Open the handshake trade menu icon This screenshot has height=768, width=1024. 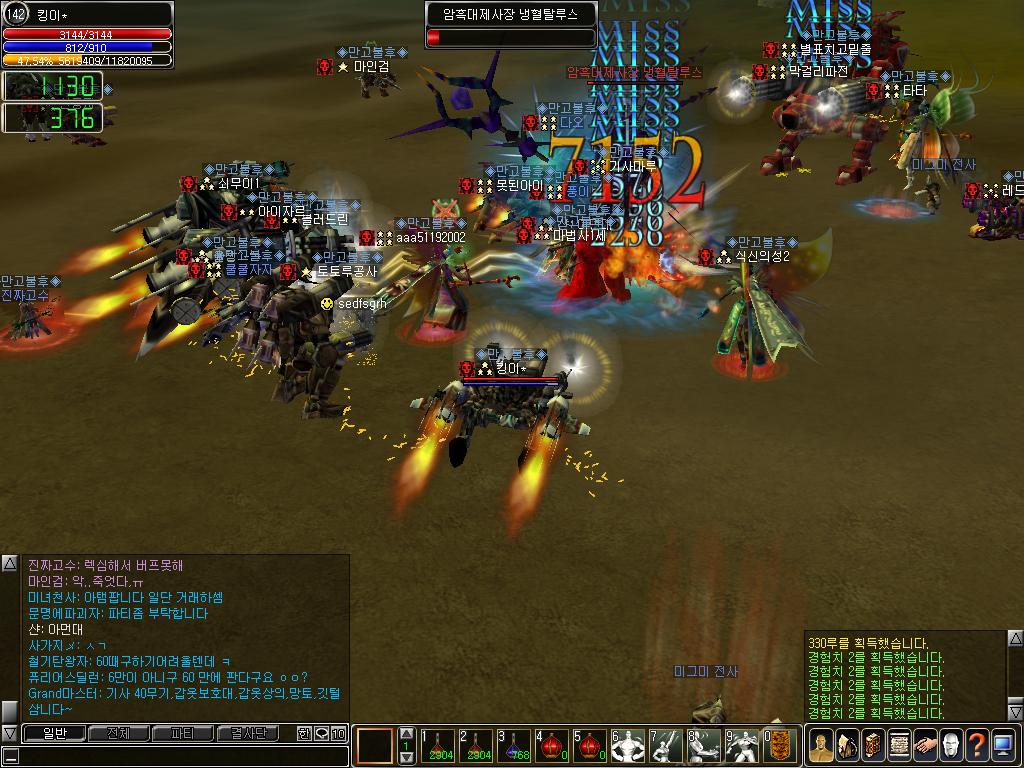tap(925, 745)
